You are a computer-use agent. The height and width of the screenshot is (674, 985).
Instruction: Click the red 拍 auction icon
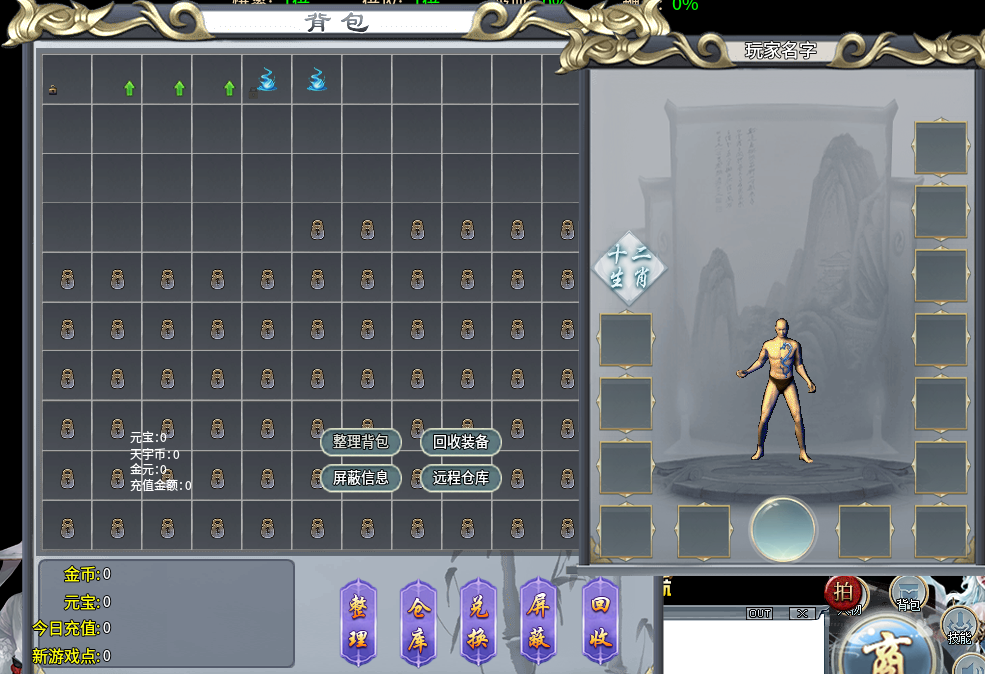pos(844,591)
